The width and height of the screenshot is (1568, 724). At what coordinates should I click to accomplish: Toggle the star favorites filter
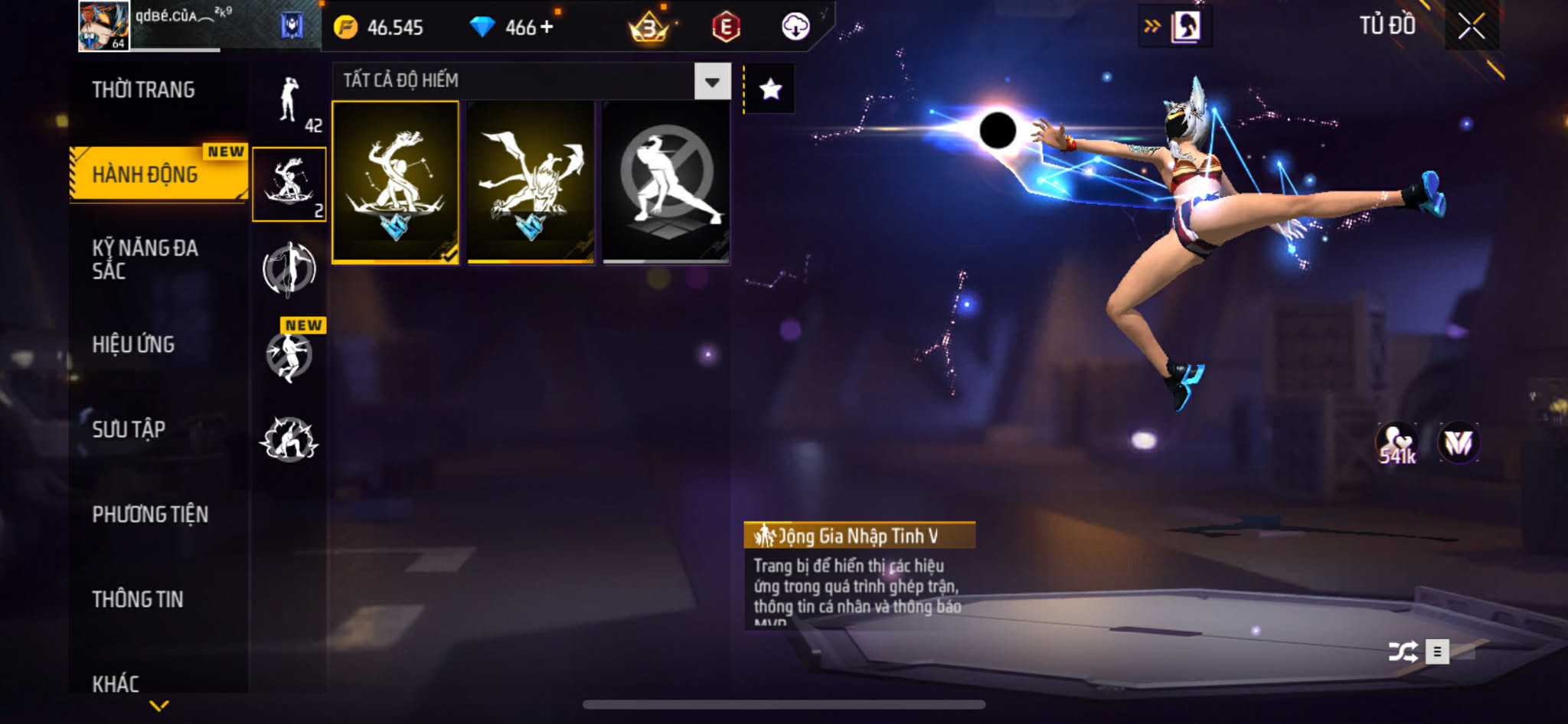coord(770,90)
